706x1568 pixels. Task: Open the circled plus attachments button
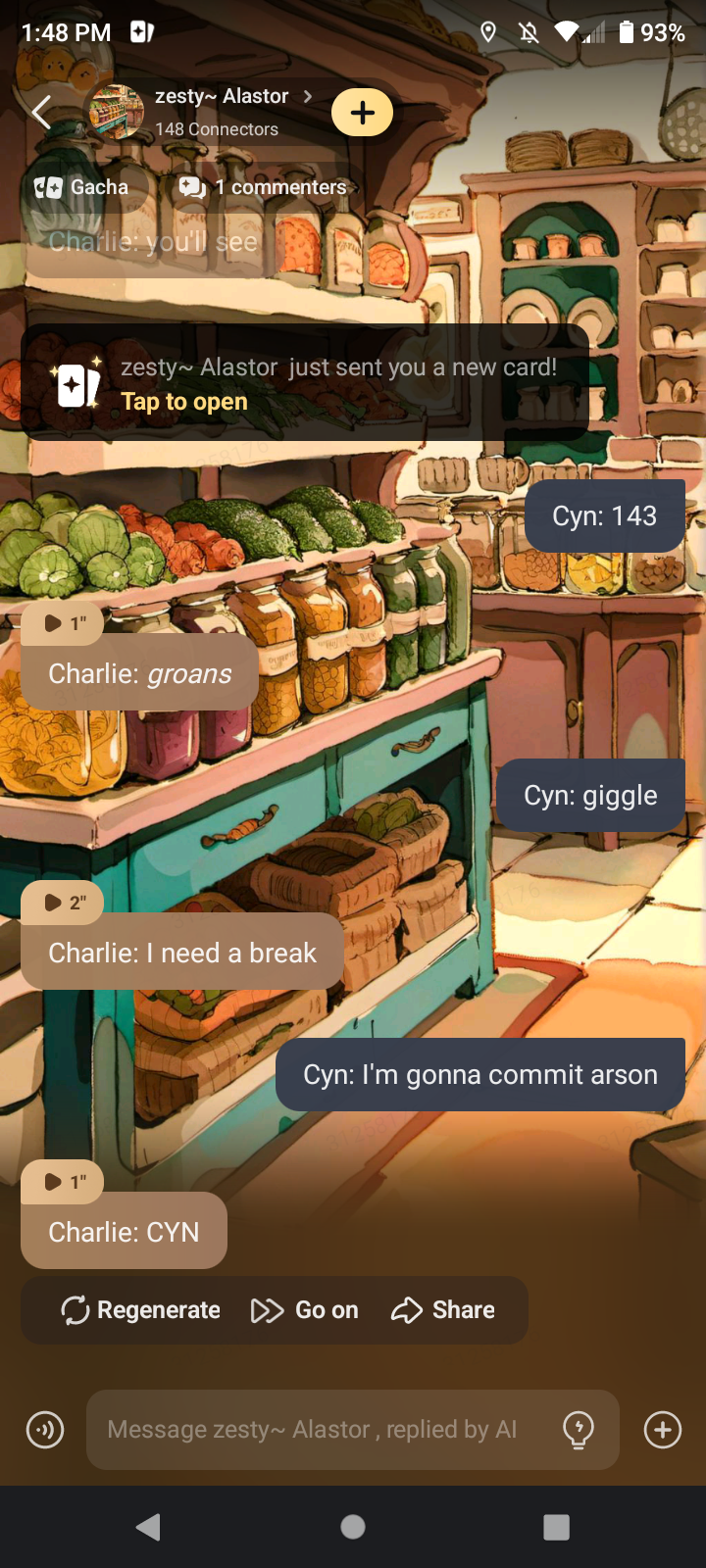coord(663,1430)
